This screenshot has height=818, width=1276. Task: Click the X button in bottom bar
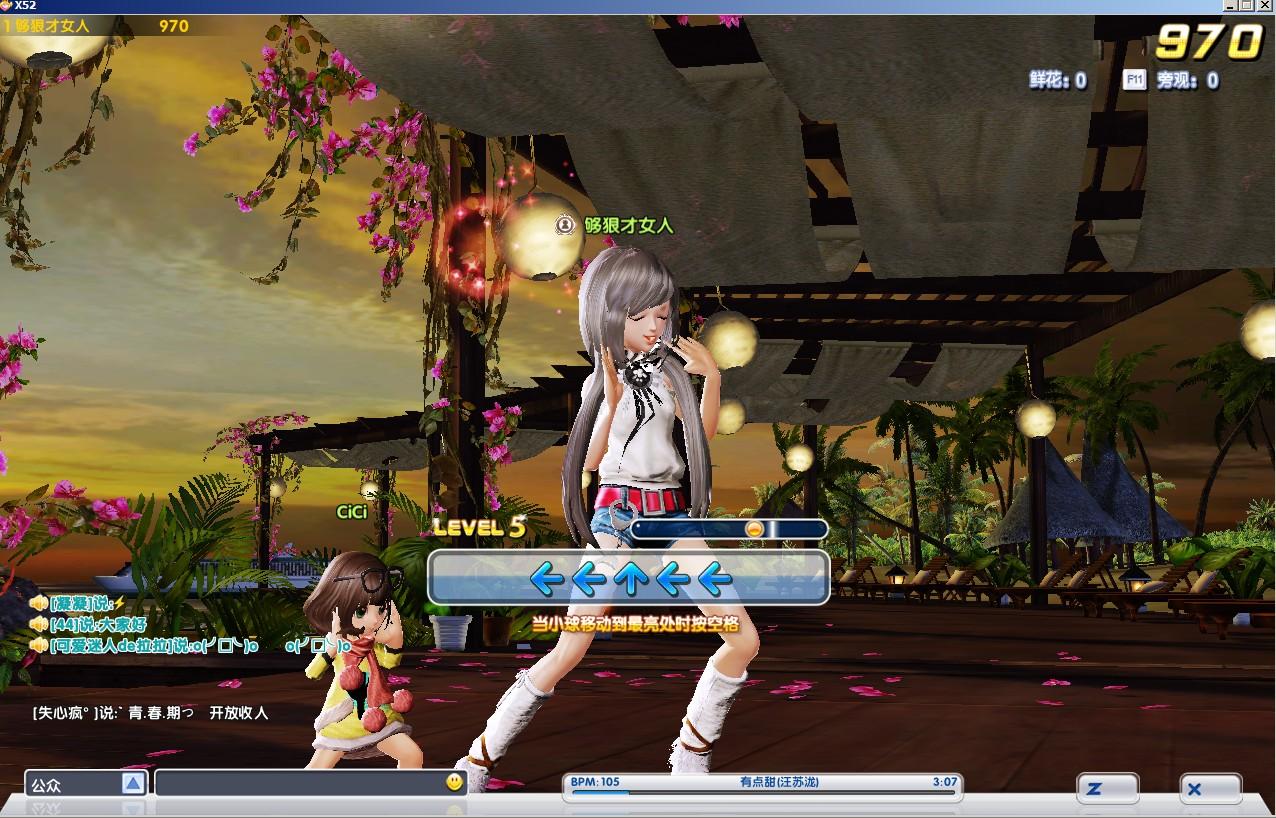(1209, 789)
